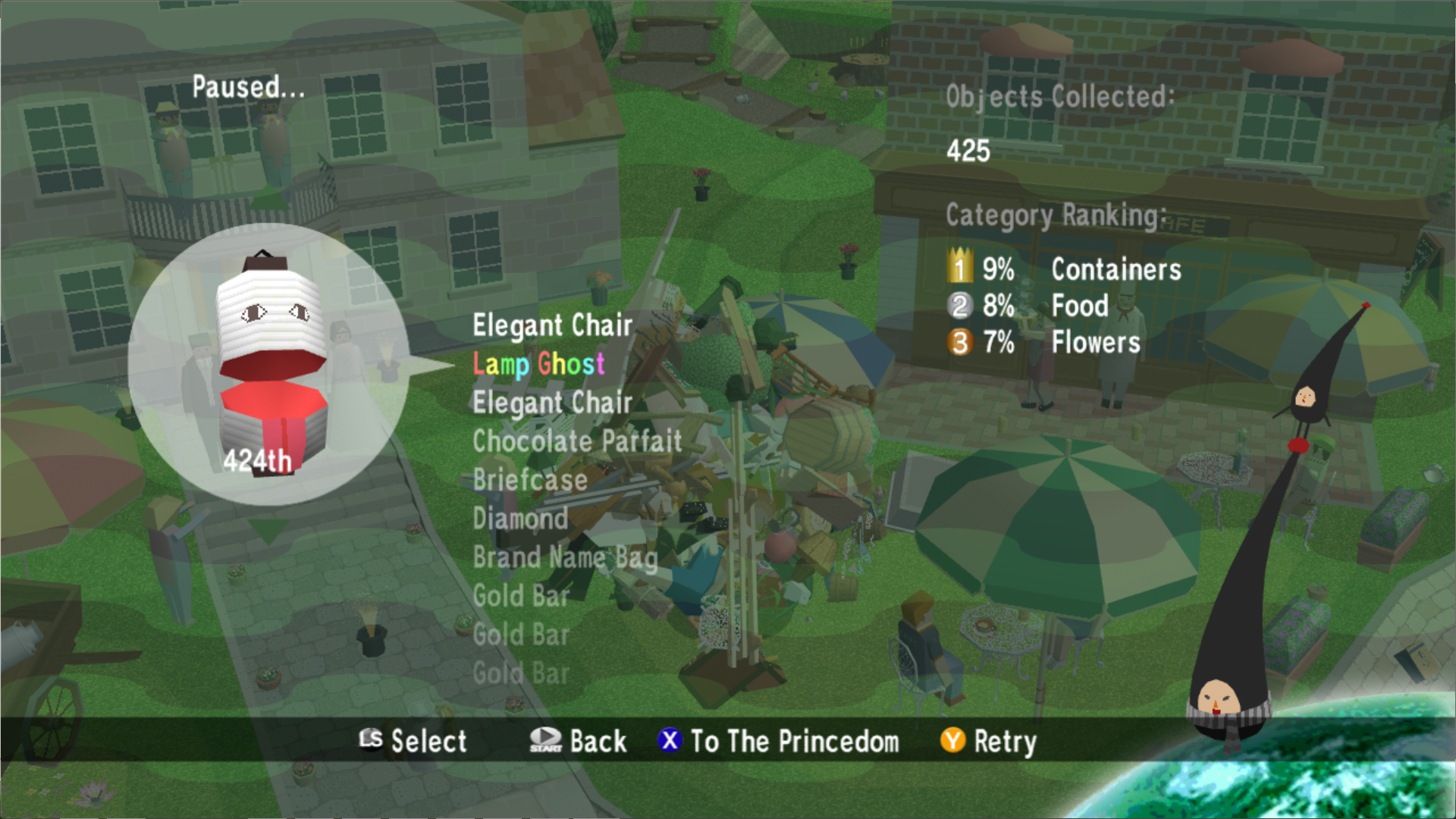Click the Lamp Ghost preview bubble
This screenshot has width=1456, height=819.
point(268,364)
